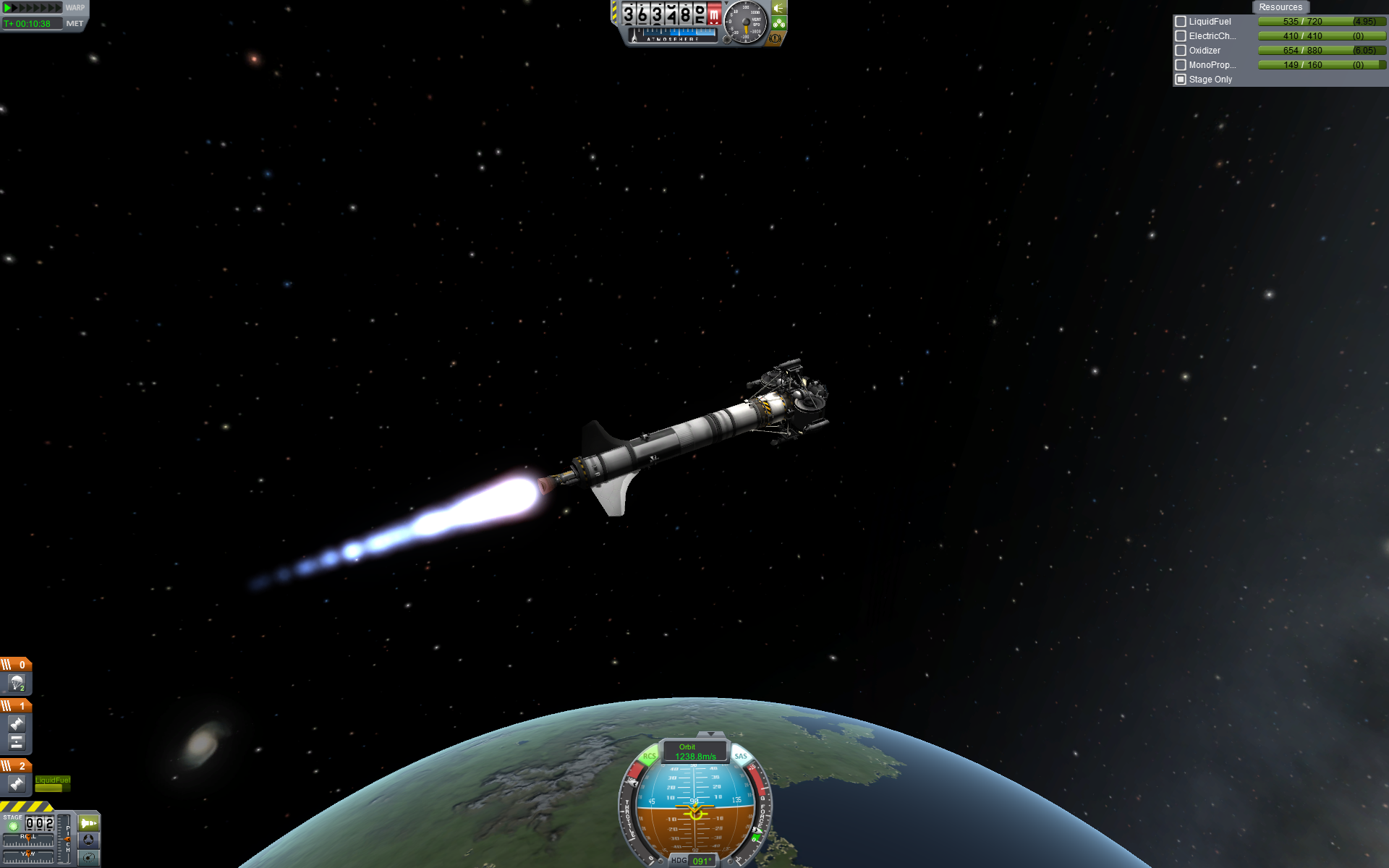Switch to docking mode button
This screenshot has width=1389, height=868.
point(88,840)
